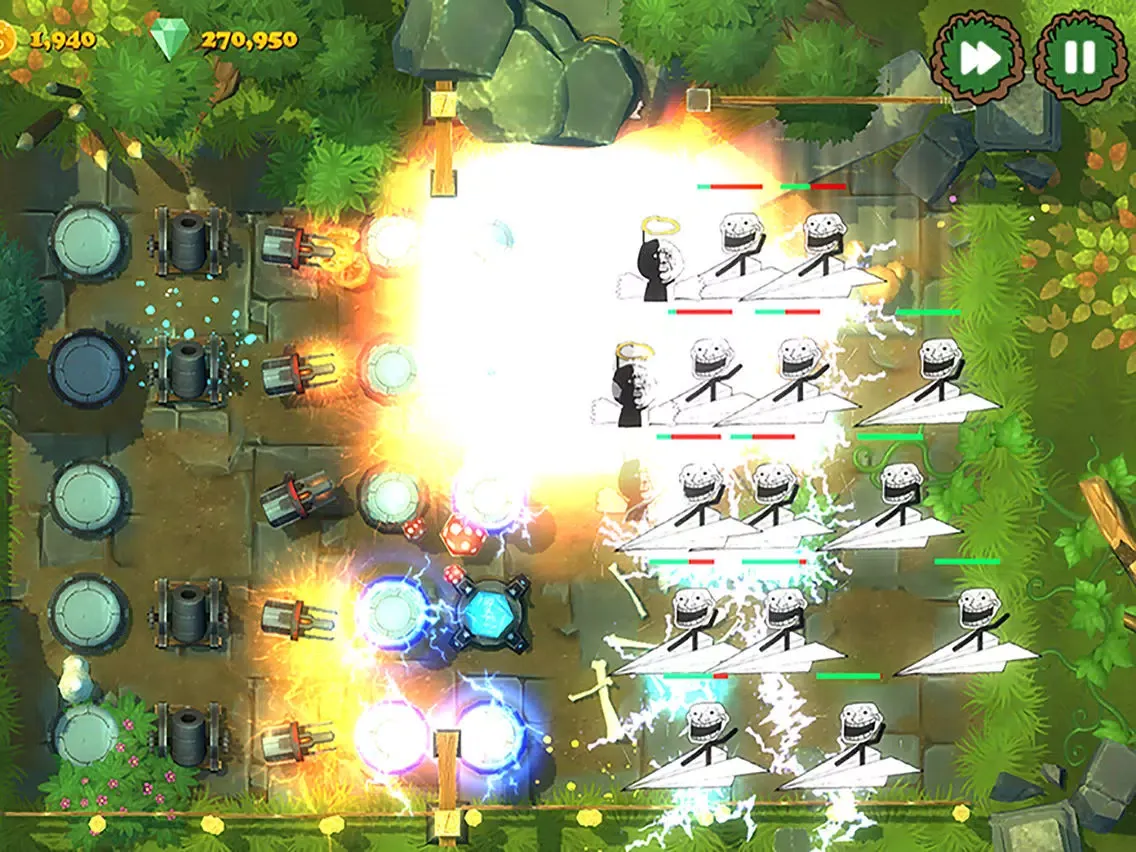Pause the game

coord(1080,57)
